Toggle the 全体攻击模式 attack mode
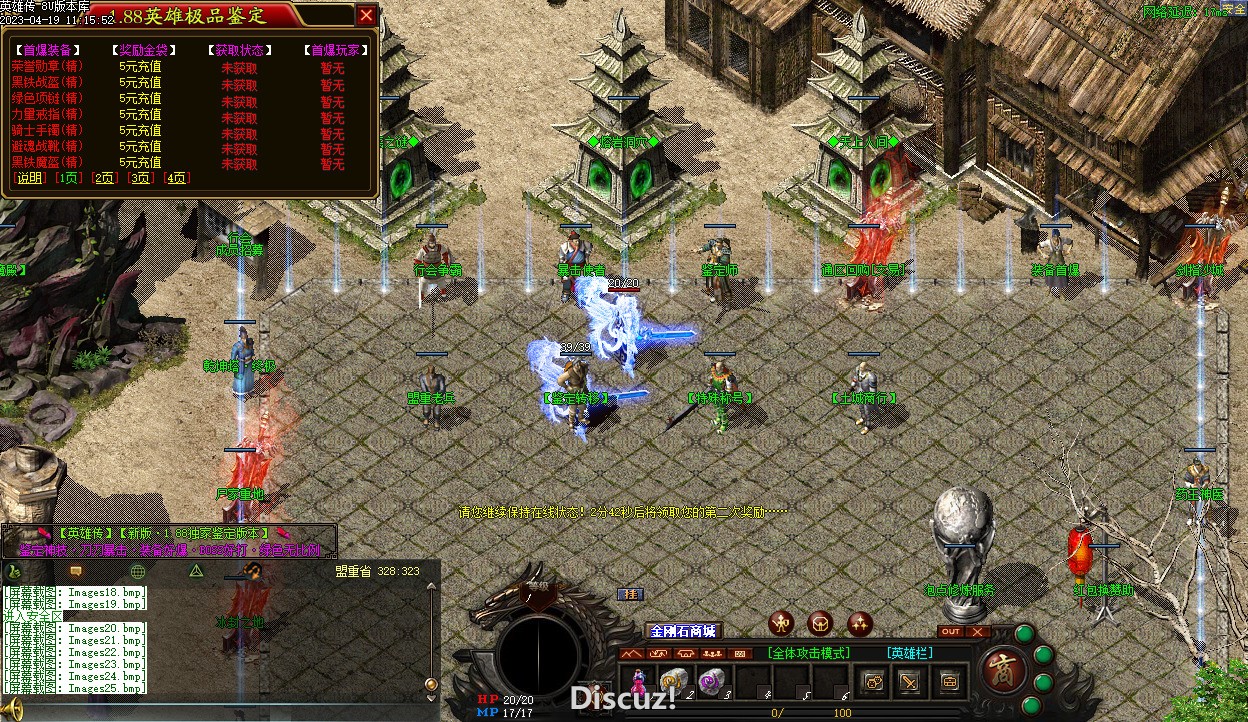Image resolution: width=1248 pixels, height=722 pixels. tap(809, 653)
